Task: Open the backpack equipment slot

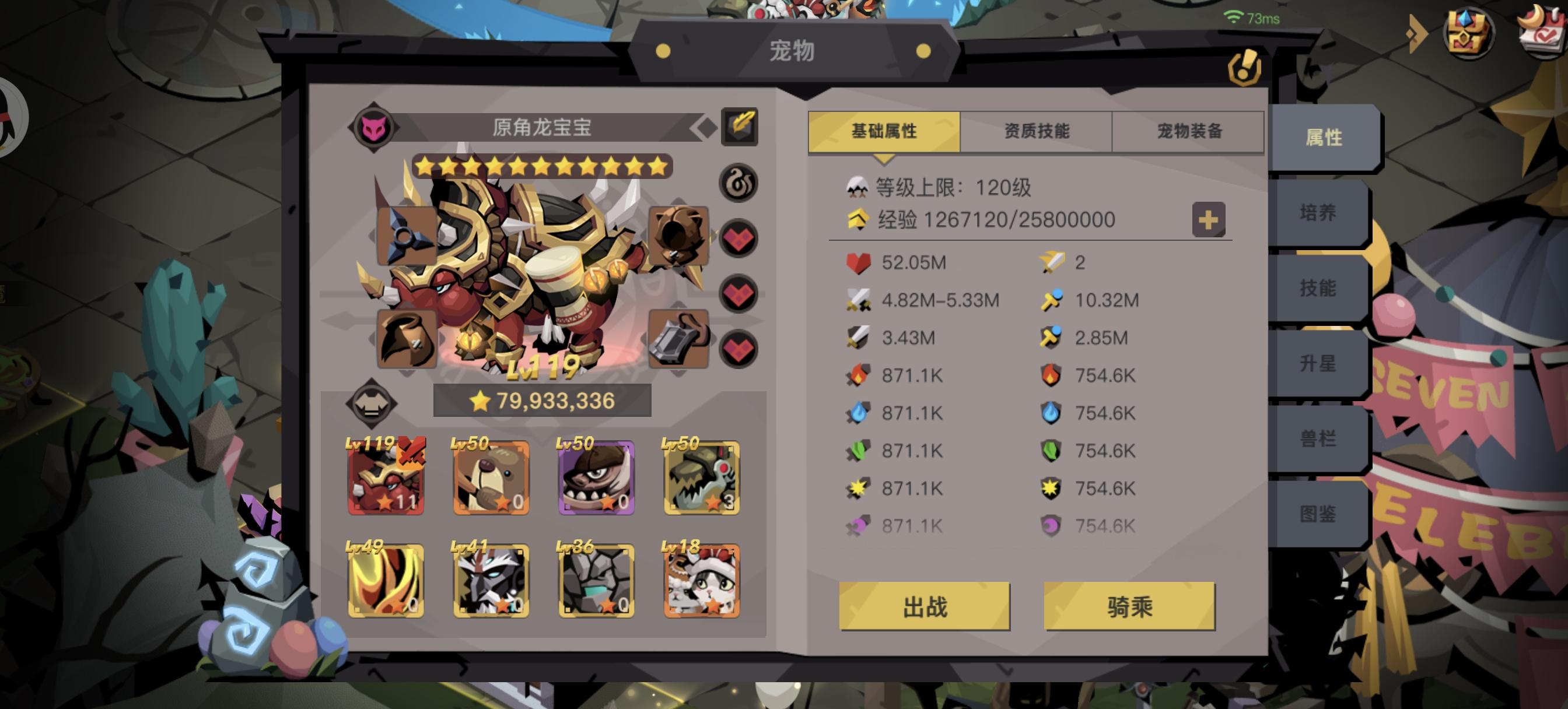Action: coord(678,338)
